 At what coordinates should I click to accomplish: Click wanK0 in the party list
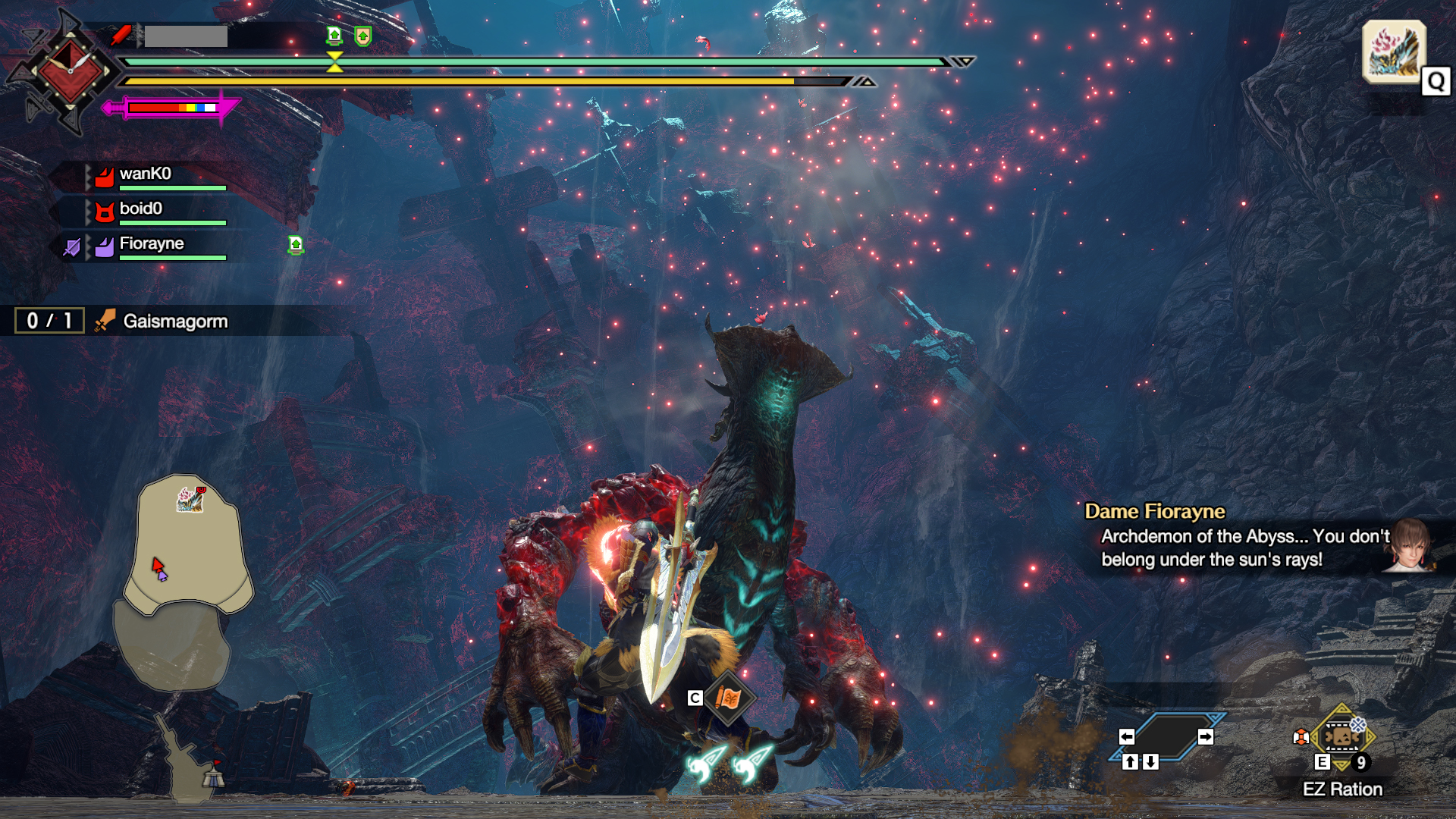[x=145, y=174]
